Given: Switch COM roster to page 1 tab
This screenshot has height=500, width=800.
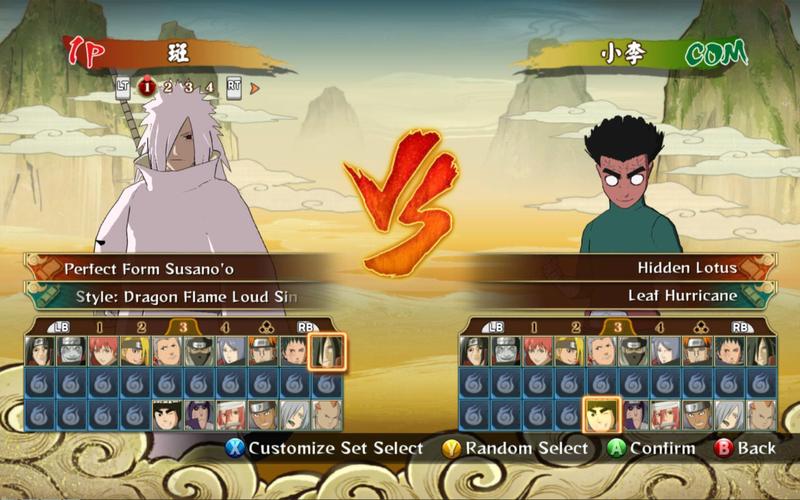Looking at the screenshot, I should coord(534,326).
